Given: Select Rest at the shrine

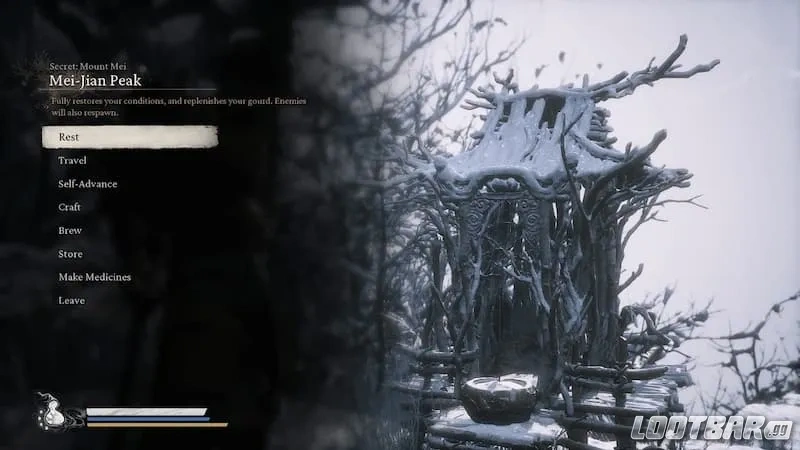Looking at the screenshot, I should click(x=70, y=137).
